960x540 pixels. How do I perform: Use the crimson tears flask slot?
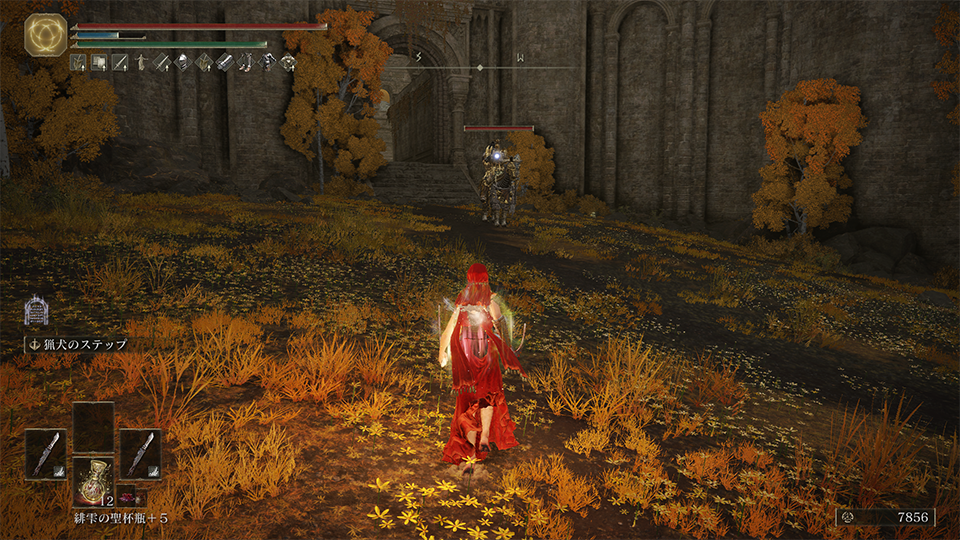(x=93, y=480)
